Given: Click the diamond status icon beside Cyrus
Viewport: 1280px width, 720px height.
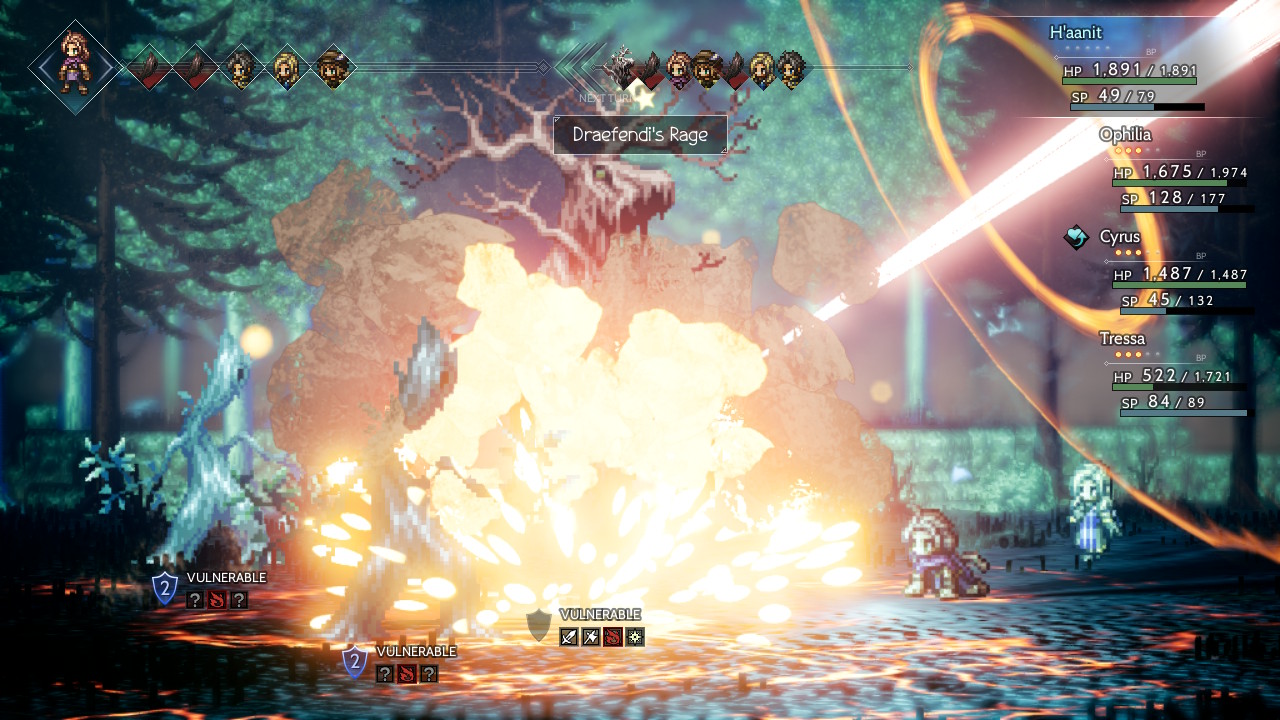Looking at the screenshot, I should [x=1076, y=237].
